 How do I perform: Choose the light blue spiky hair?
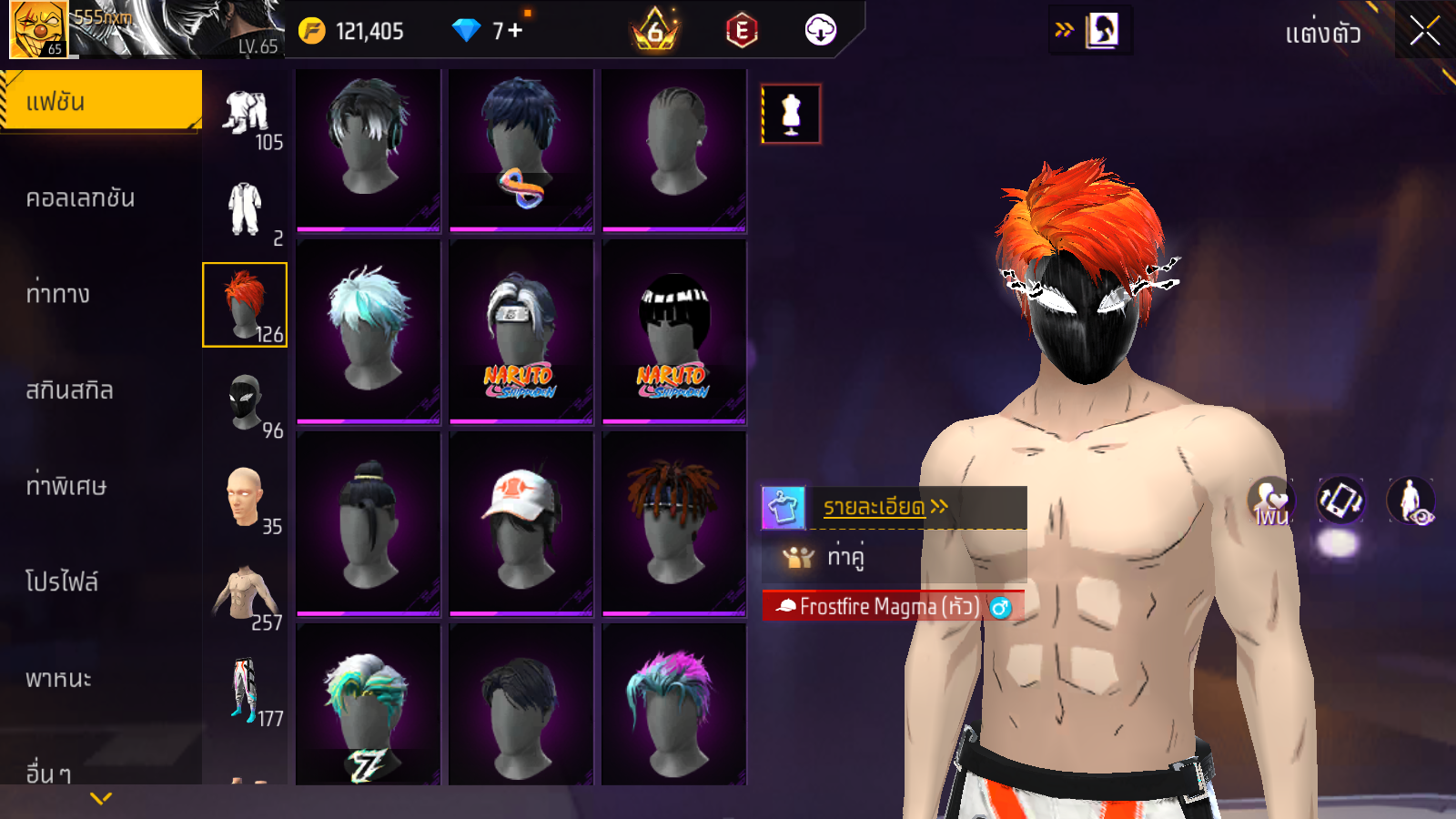(368, 330)
